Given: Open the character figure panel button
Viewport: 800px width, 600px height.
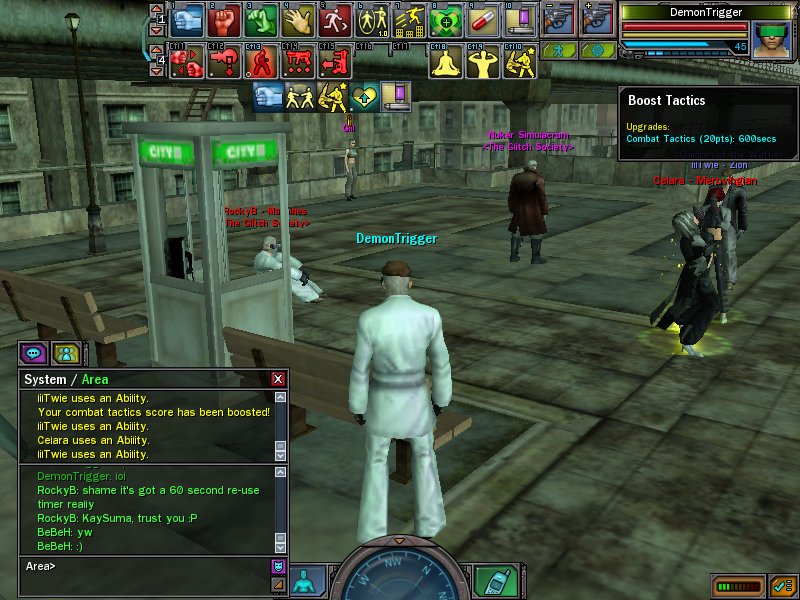Looking at the screenshot, I should pyautogui.click(x=307, y=580).
